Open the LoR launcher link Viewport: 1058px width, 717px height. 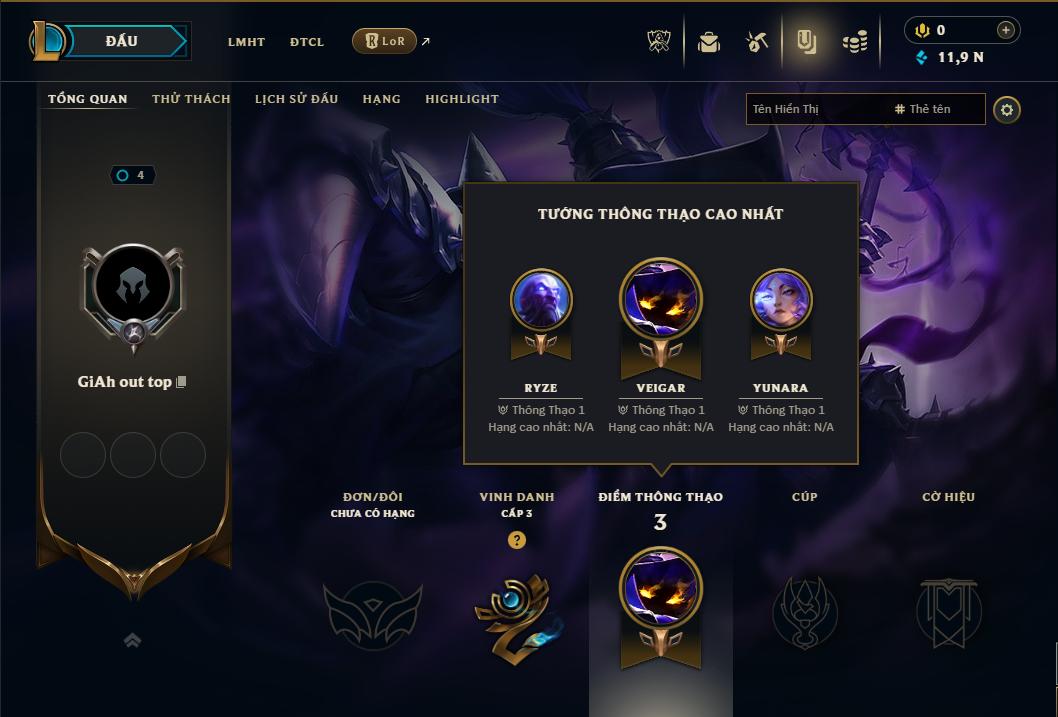[x=385, y=41]
